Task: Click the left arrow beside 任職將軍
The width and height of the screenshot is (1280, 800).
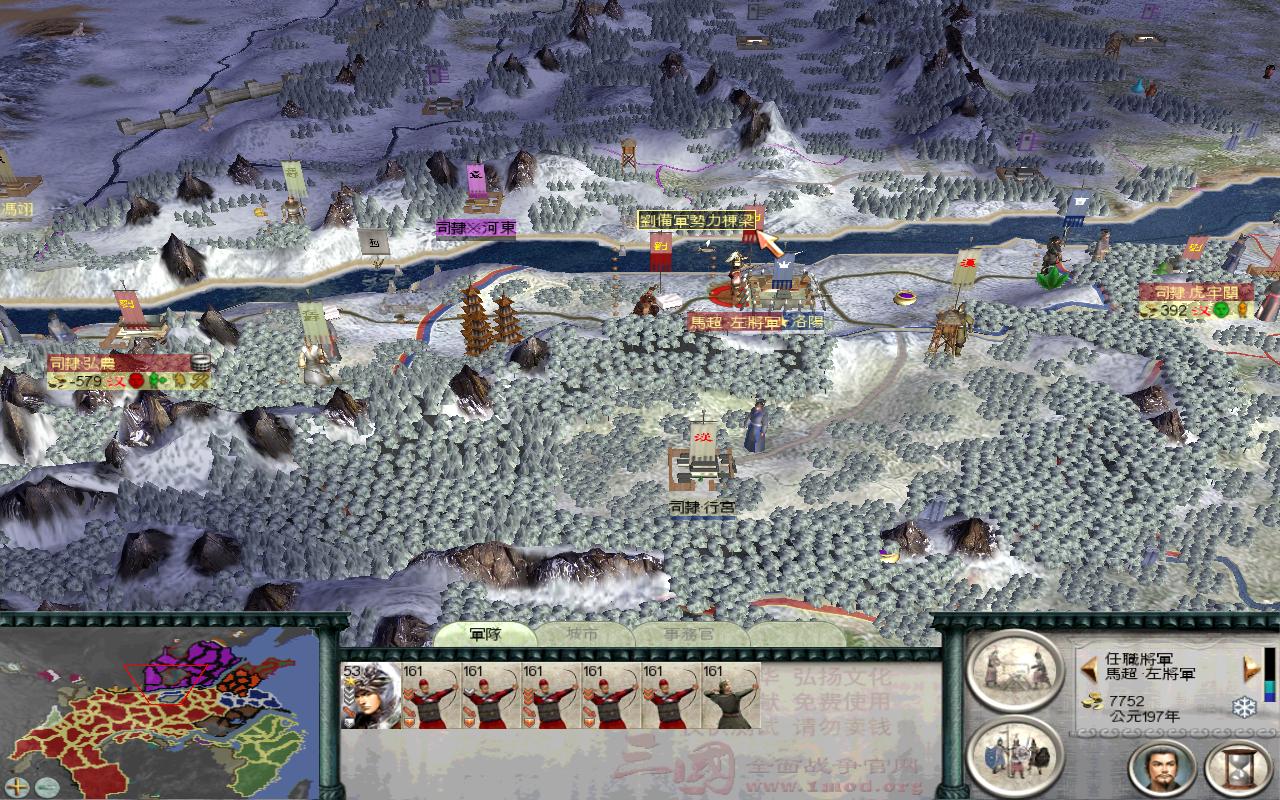Action: [x=1090, y=668]
